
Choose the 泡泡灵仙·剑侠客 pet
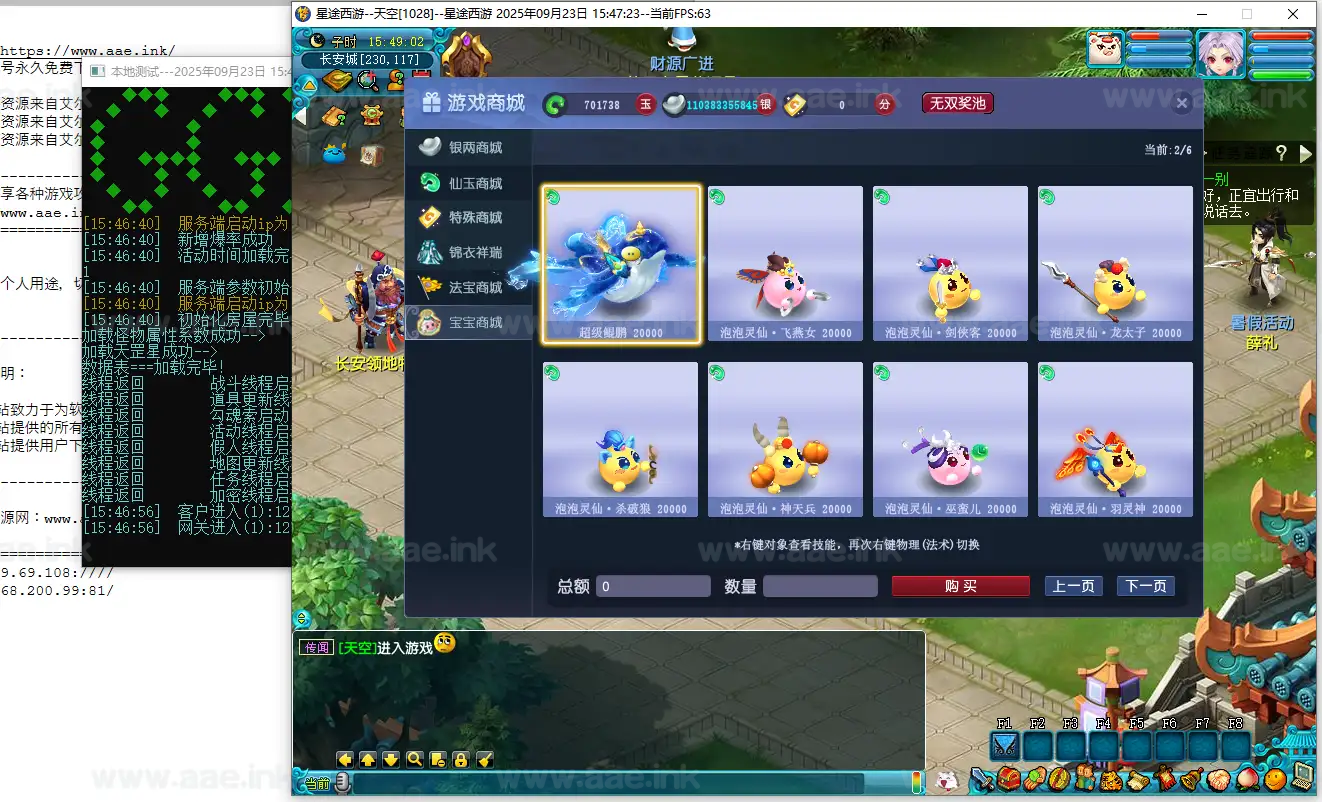pyautogui.click(x=950, y=264)
